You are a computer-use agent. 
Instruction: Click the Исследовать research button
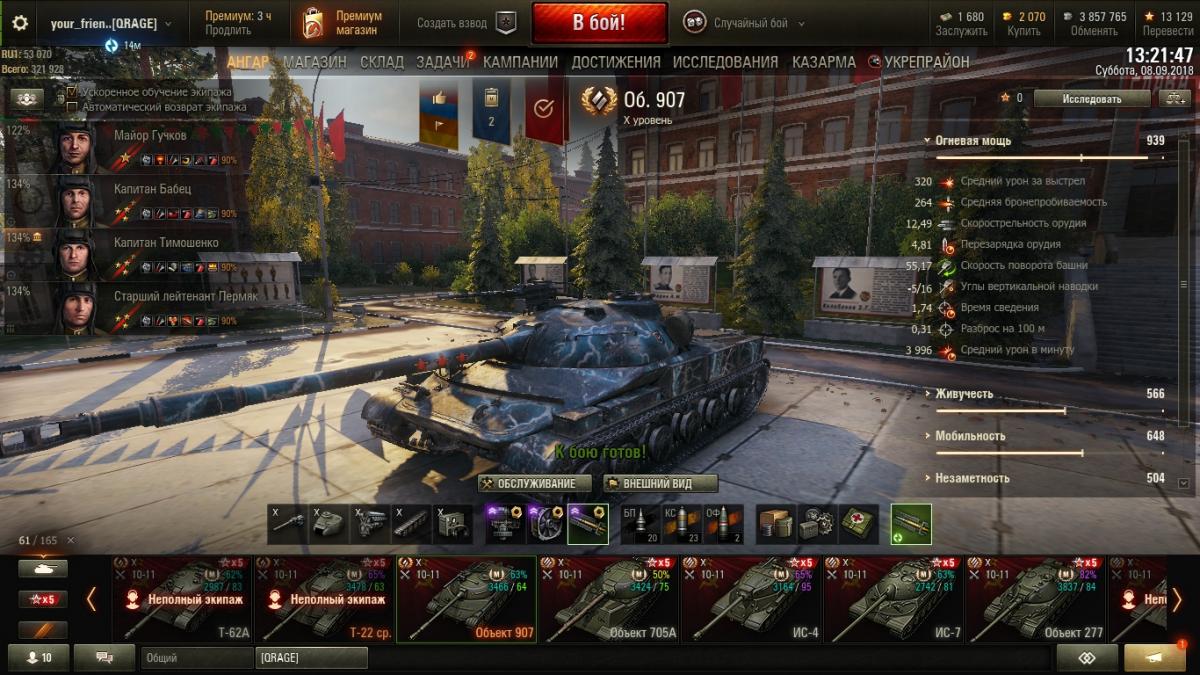click(x=1091, y=99)
